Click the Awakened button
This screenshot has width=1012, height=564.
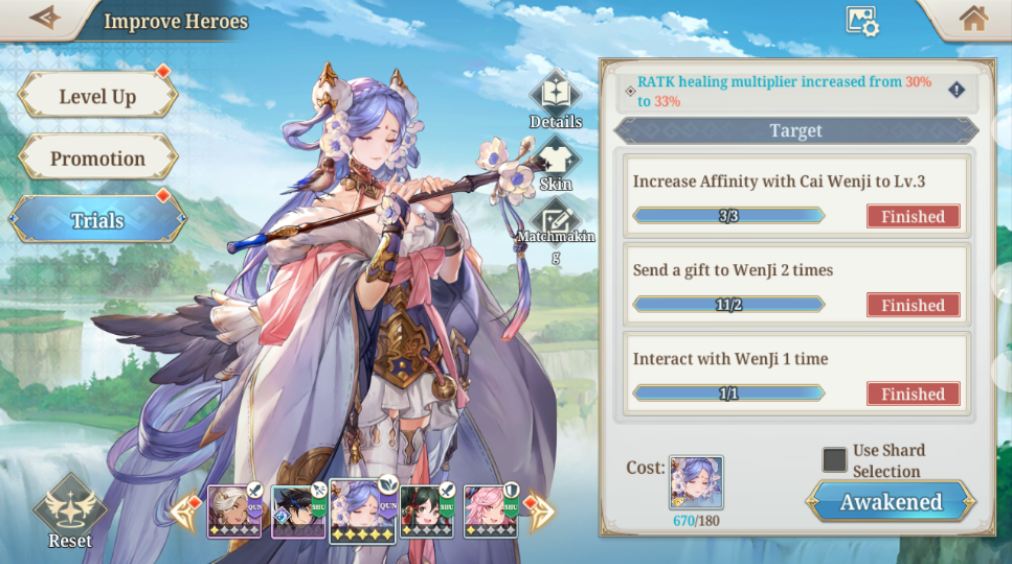coord(889,502)
